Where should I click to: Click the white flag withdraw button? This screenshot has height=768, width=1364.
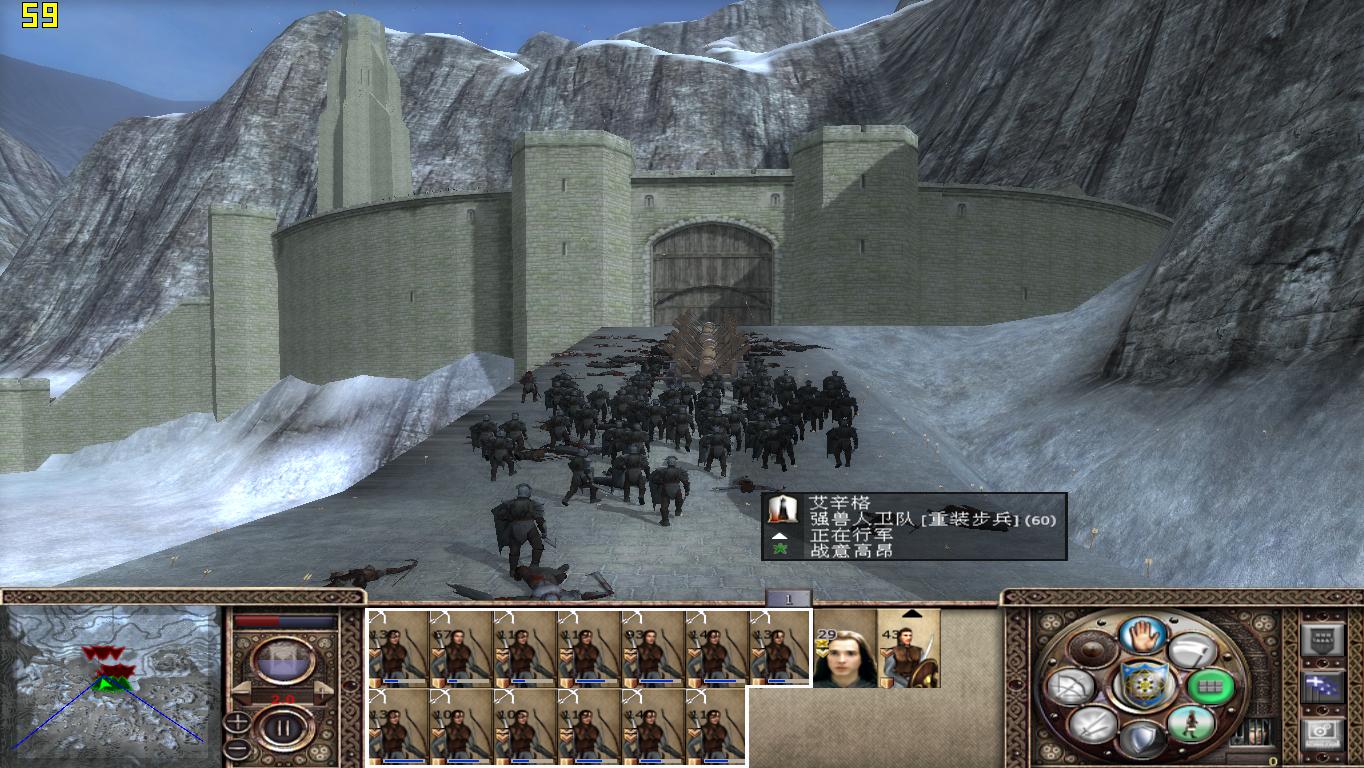[1190, 652]
